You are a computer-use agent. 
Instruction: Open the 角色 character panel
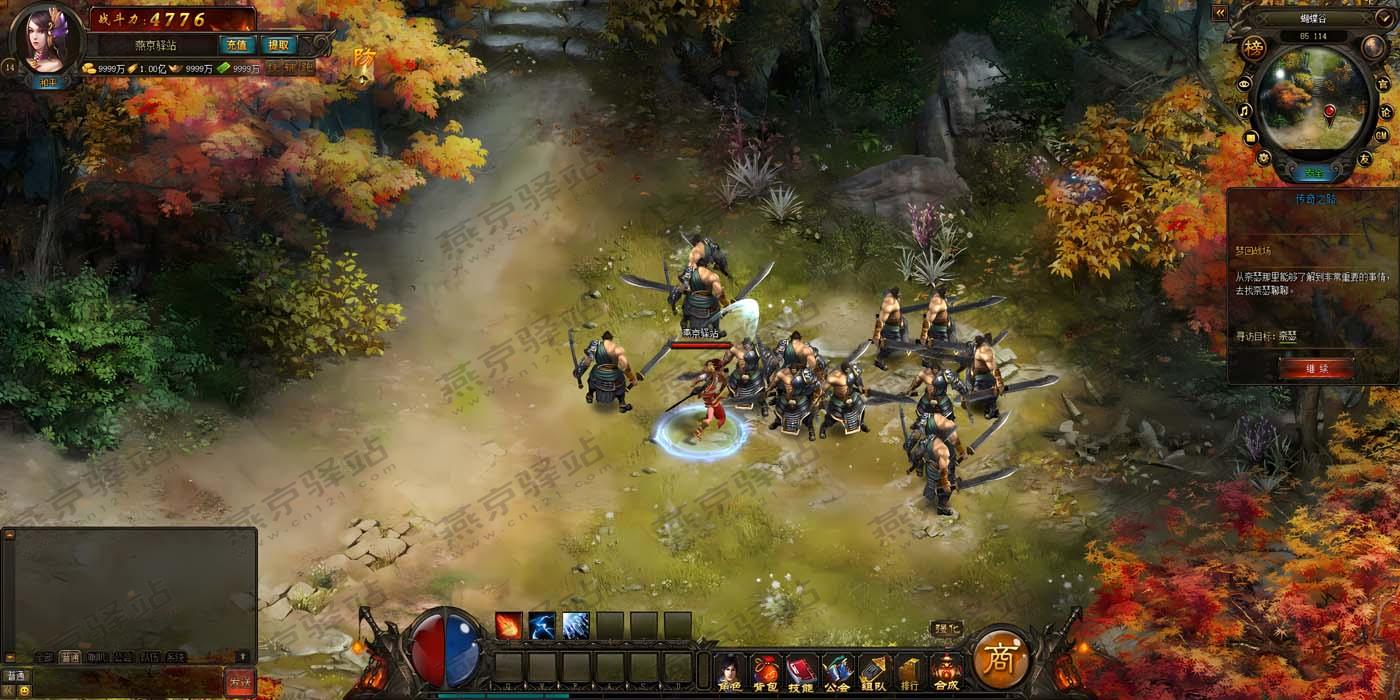point(731,672)
